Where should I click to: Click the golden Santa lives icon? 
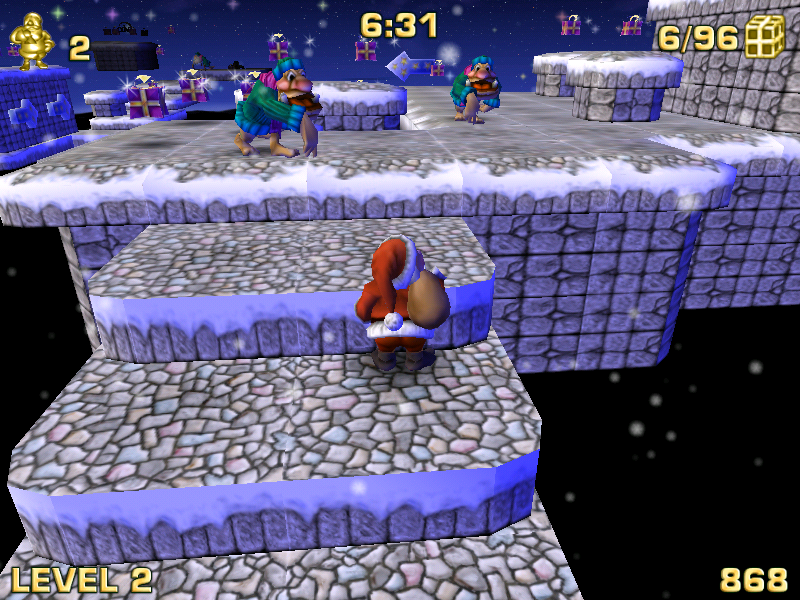coord(30,42)
